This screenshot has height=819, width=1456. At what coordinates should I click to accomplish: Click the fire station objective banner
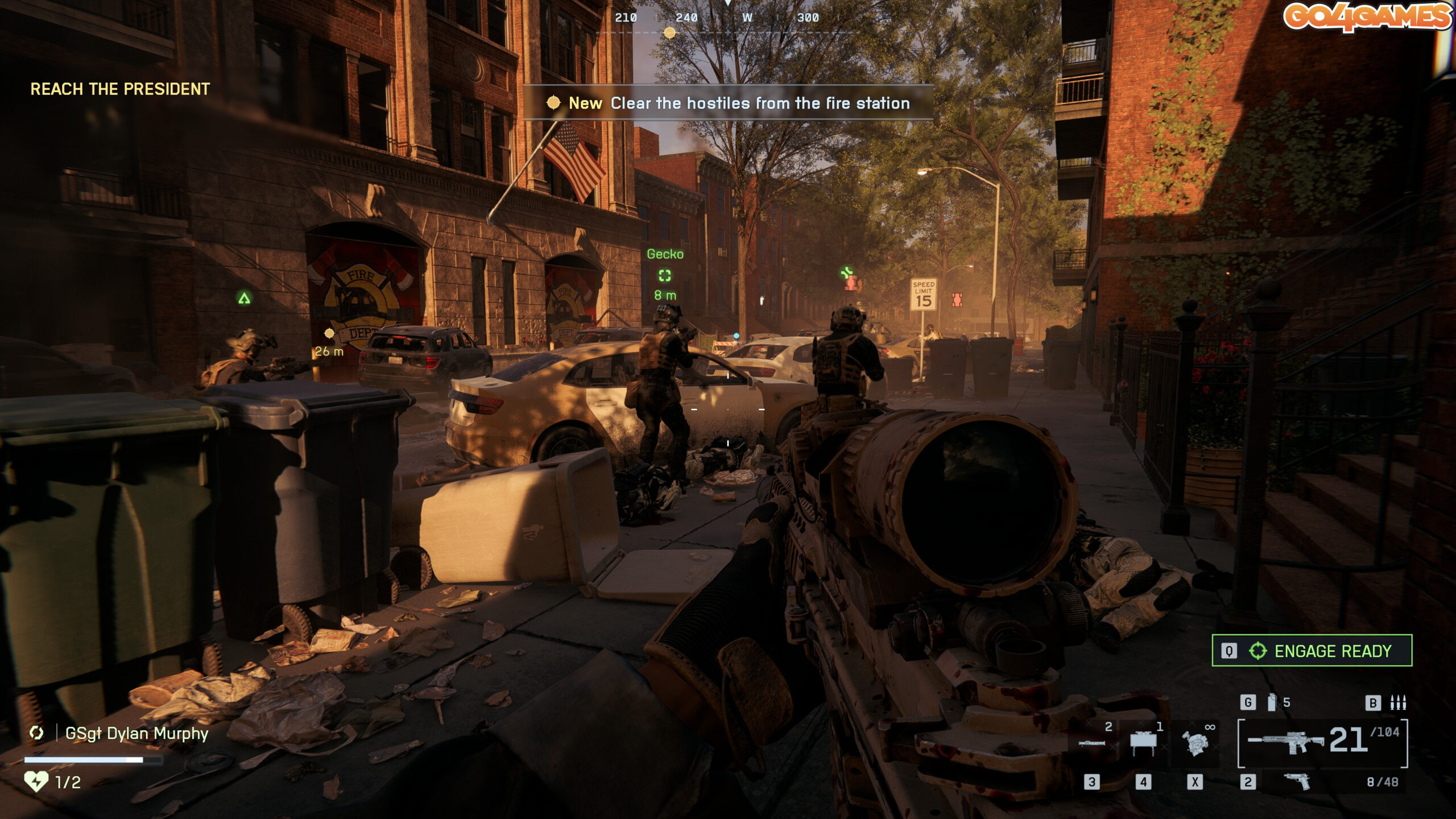click(x=728, y=103)
